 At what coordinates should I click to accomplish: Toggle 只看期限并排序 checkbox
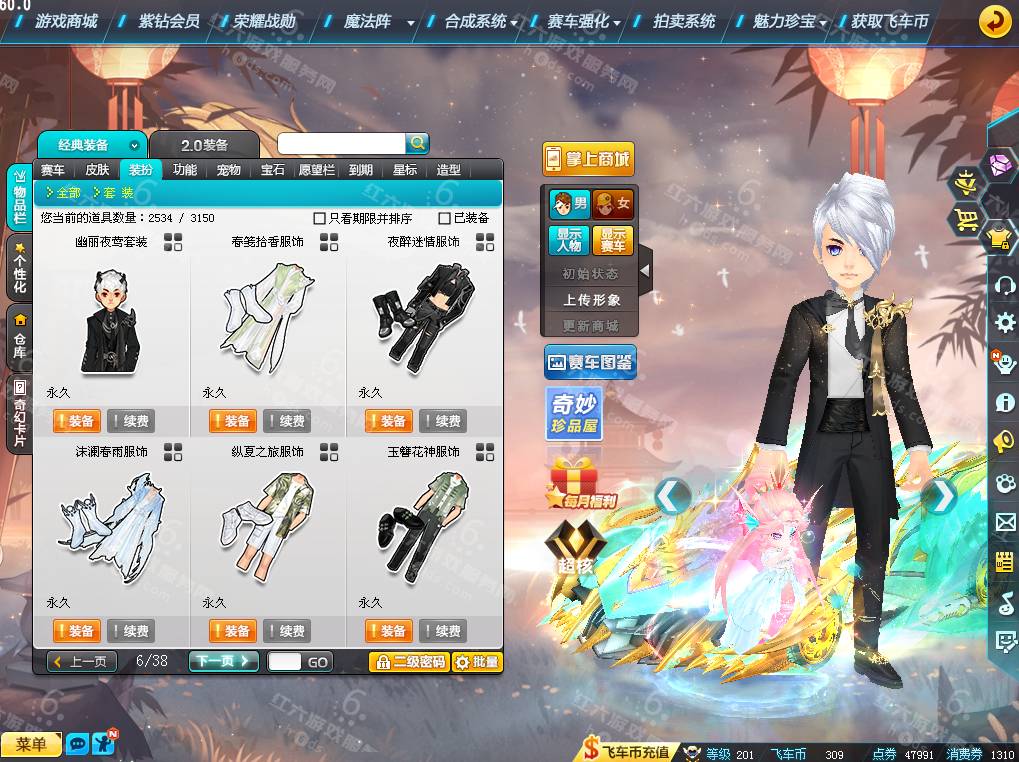tap(320, 218)
